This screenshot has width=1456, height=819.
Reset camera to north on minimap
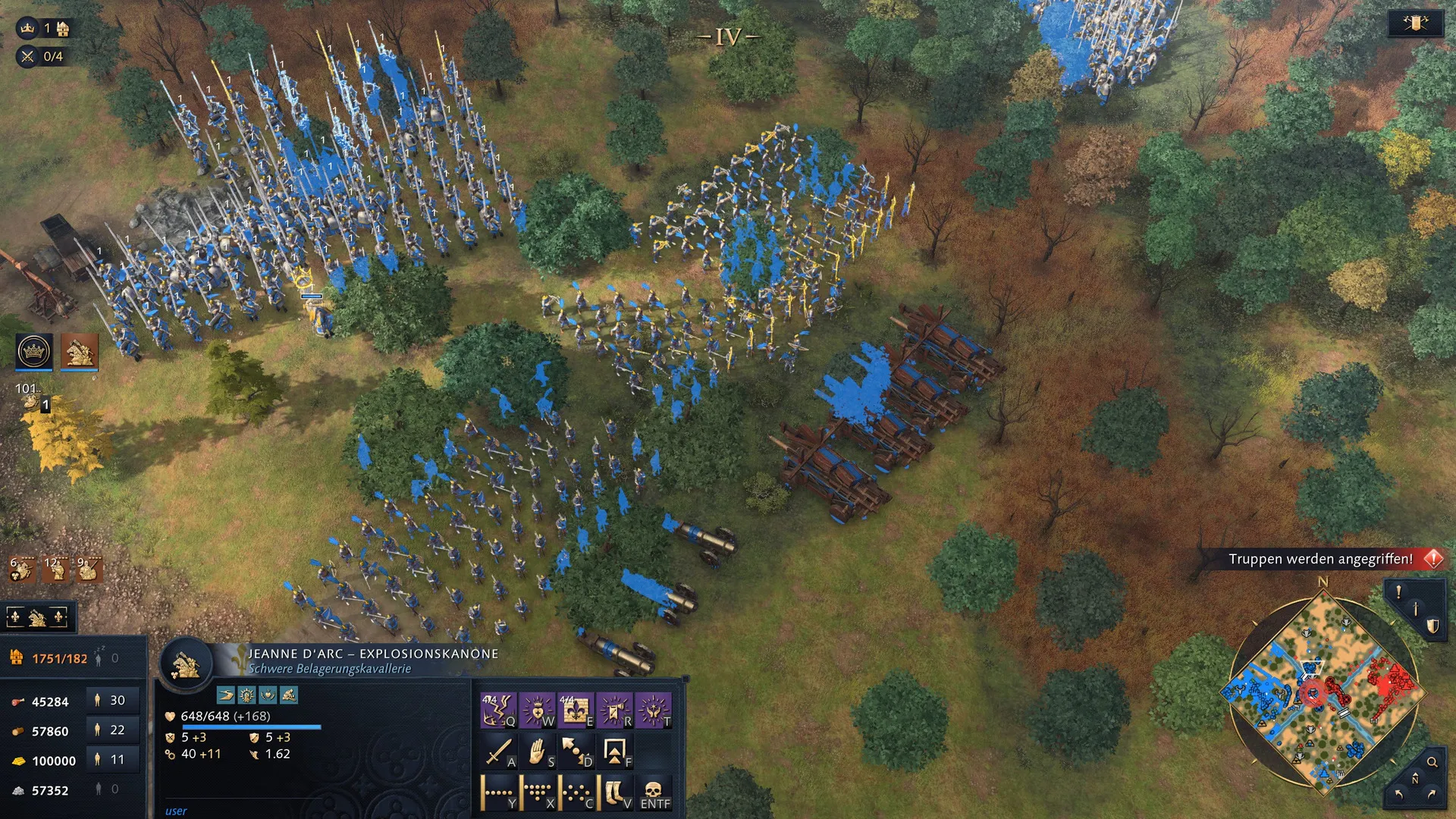[x=1415, y=780]
